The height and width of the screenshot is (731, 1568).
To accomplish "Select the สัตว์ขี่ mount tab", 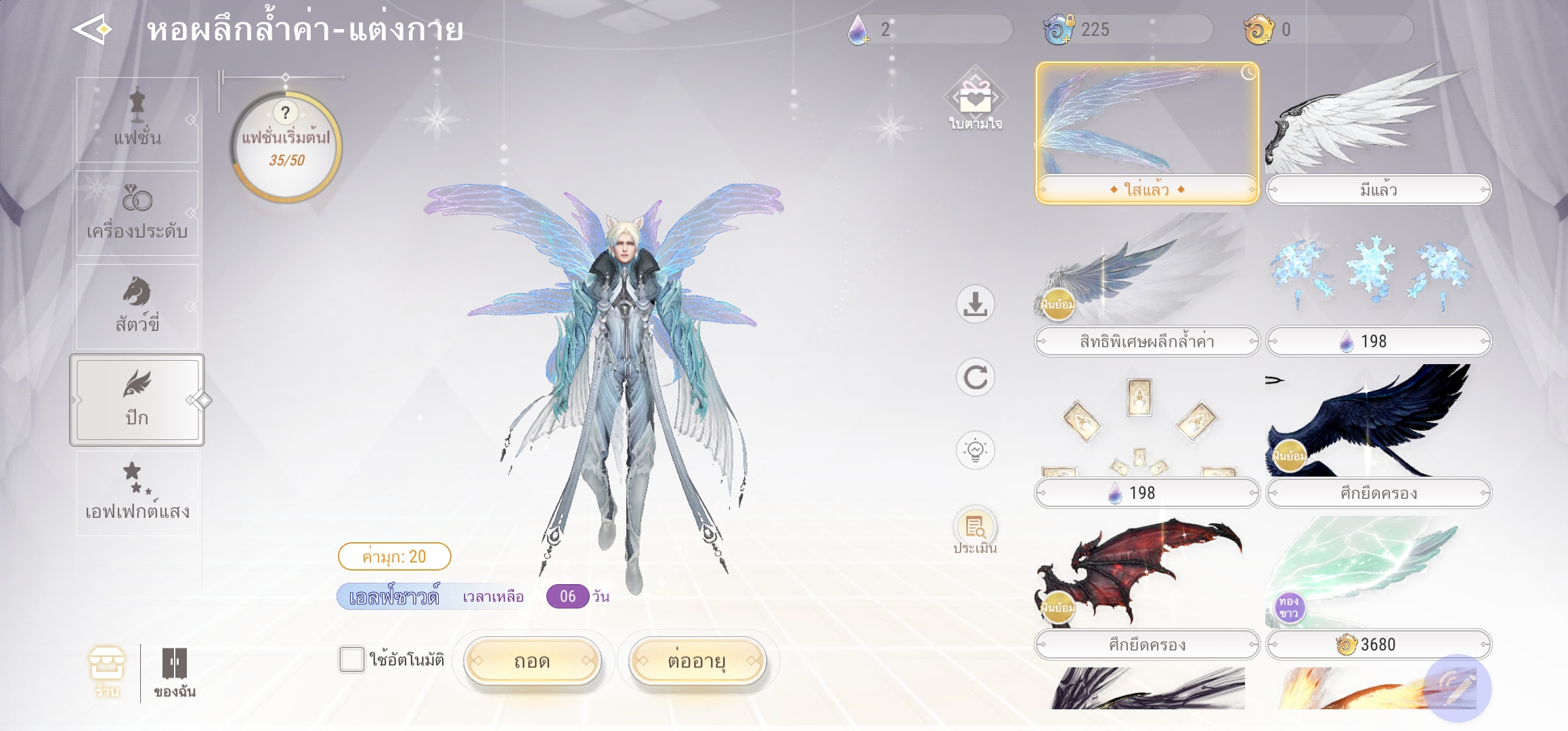I will click(137, 306).
